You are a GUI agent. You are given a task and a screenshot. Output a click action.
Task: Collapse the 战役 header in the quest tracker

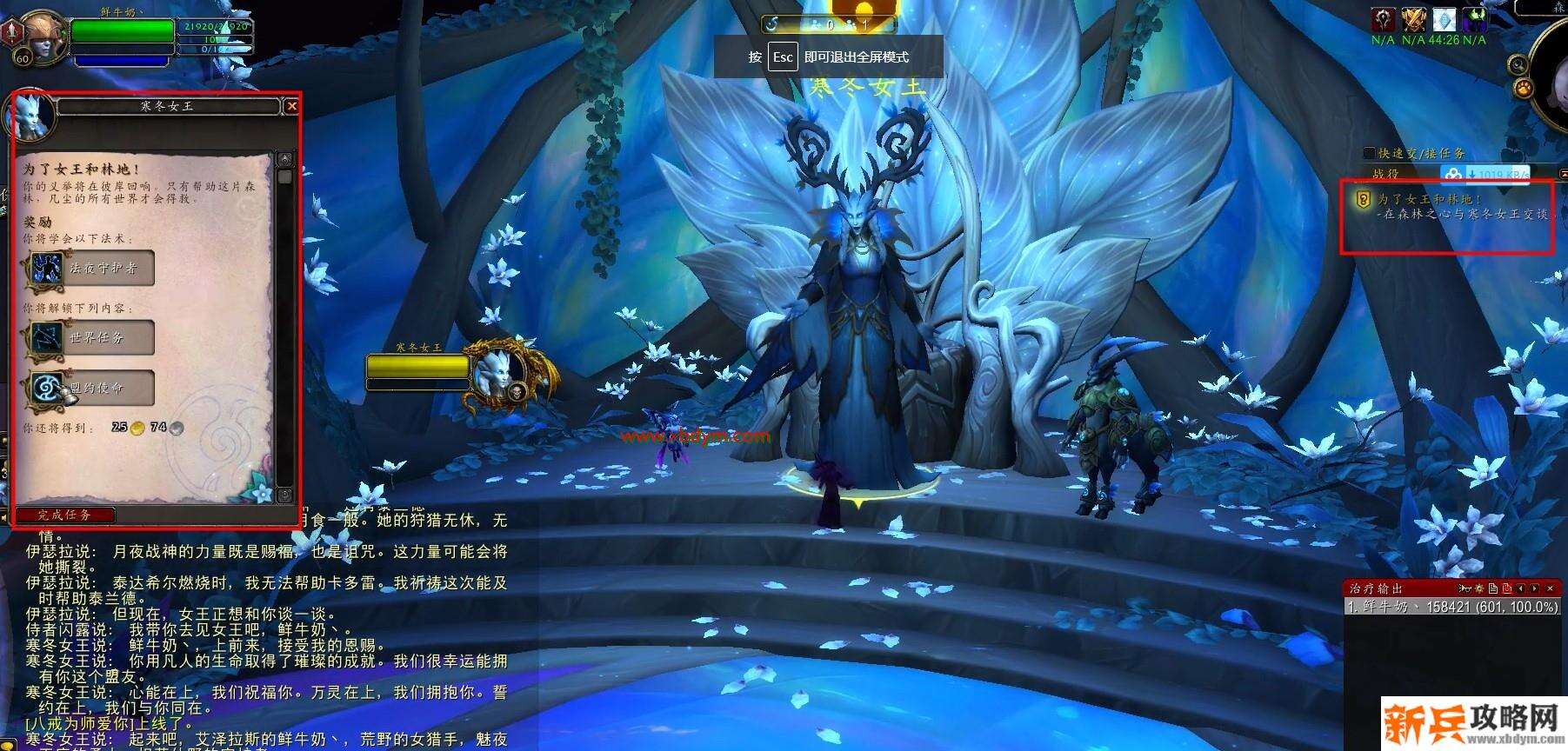pos(1384,173)
